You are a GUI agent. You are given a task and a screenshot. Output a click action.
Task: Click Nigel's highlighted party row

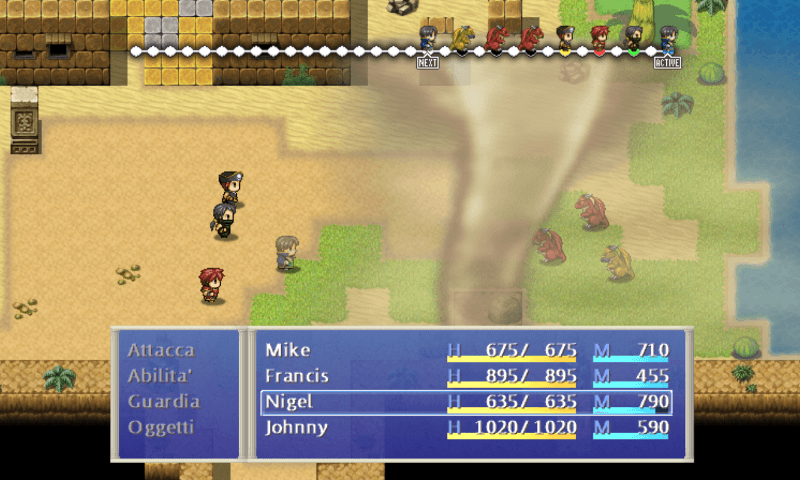[x=466, y=402]
